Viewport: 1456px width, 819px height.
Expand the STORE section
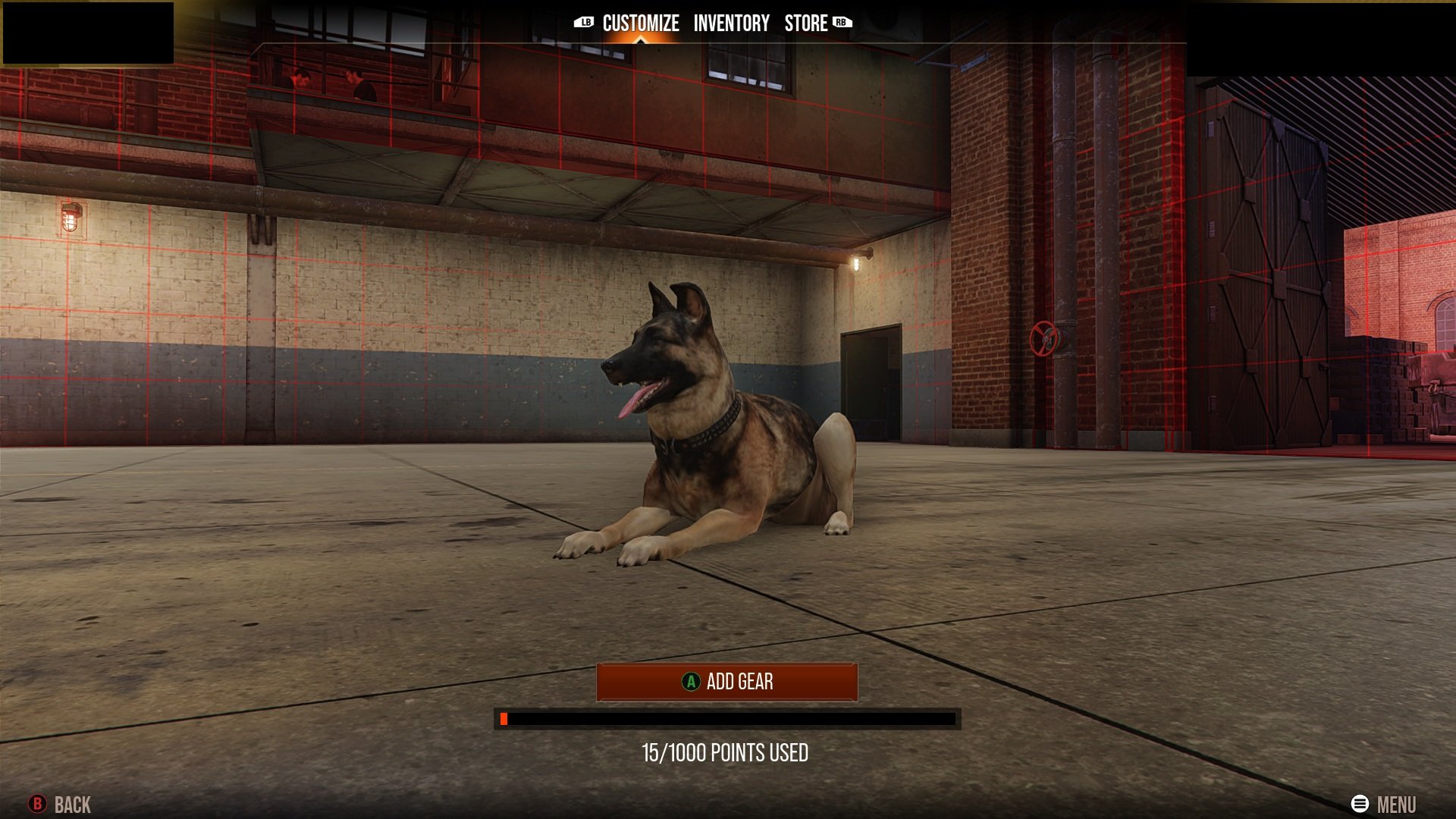pyautogui.click(x=805, y=23)
